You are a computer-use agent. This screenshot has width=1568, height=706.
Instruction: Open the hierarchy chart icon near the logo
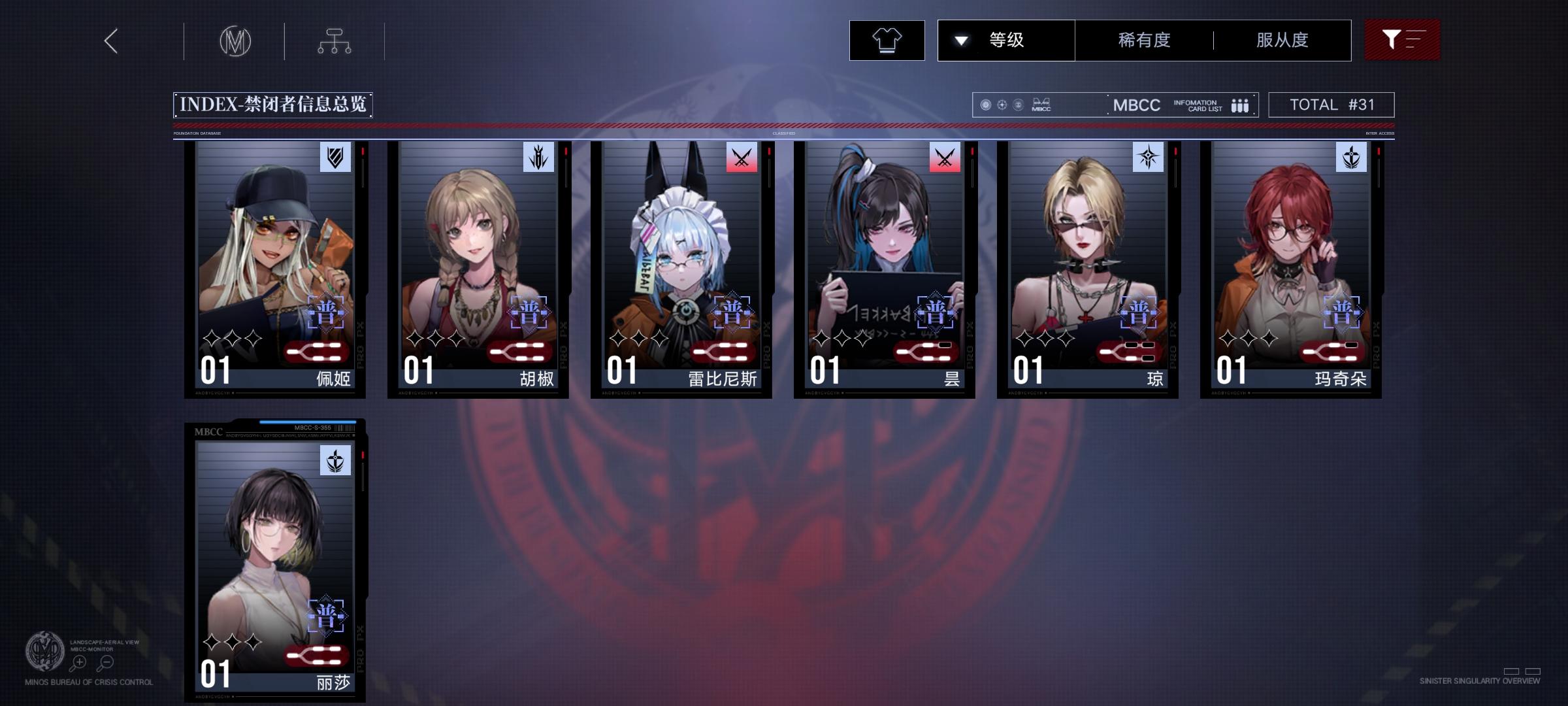[x=336, y=41]
